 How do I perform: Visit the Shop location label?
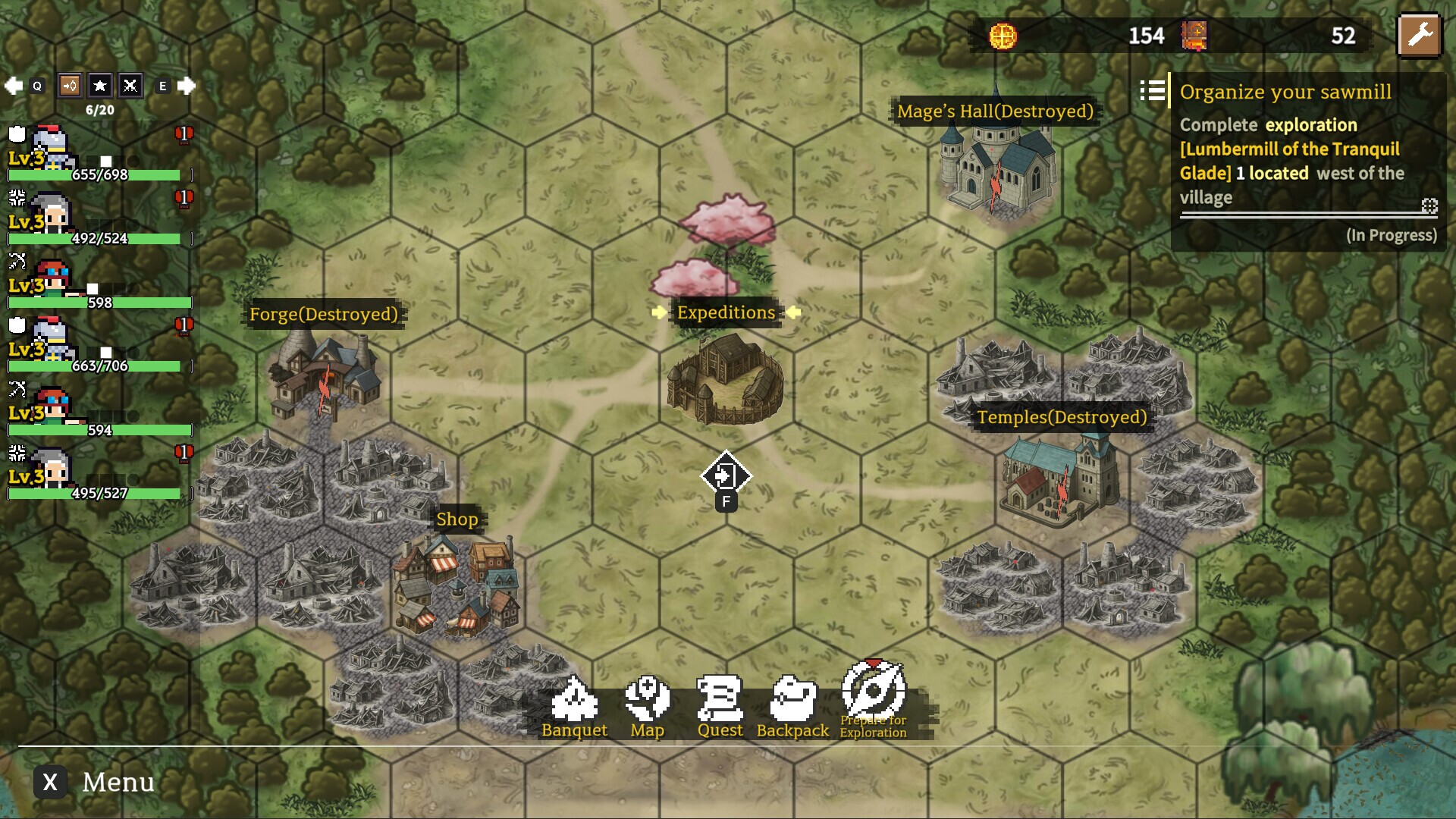click(x=457, y=520)
